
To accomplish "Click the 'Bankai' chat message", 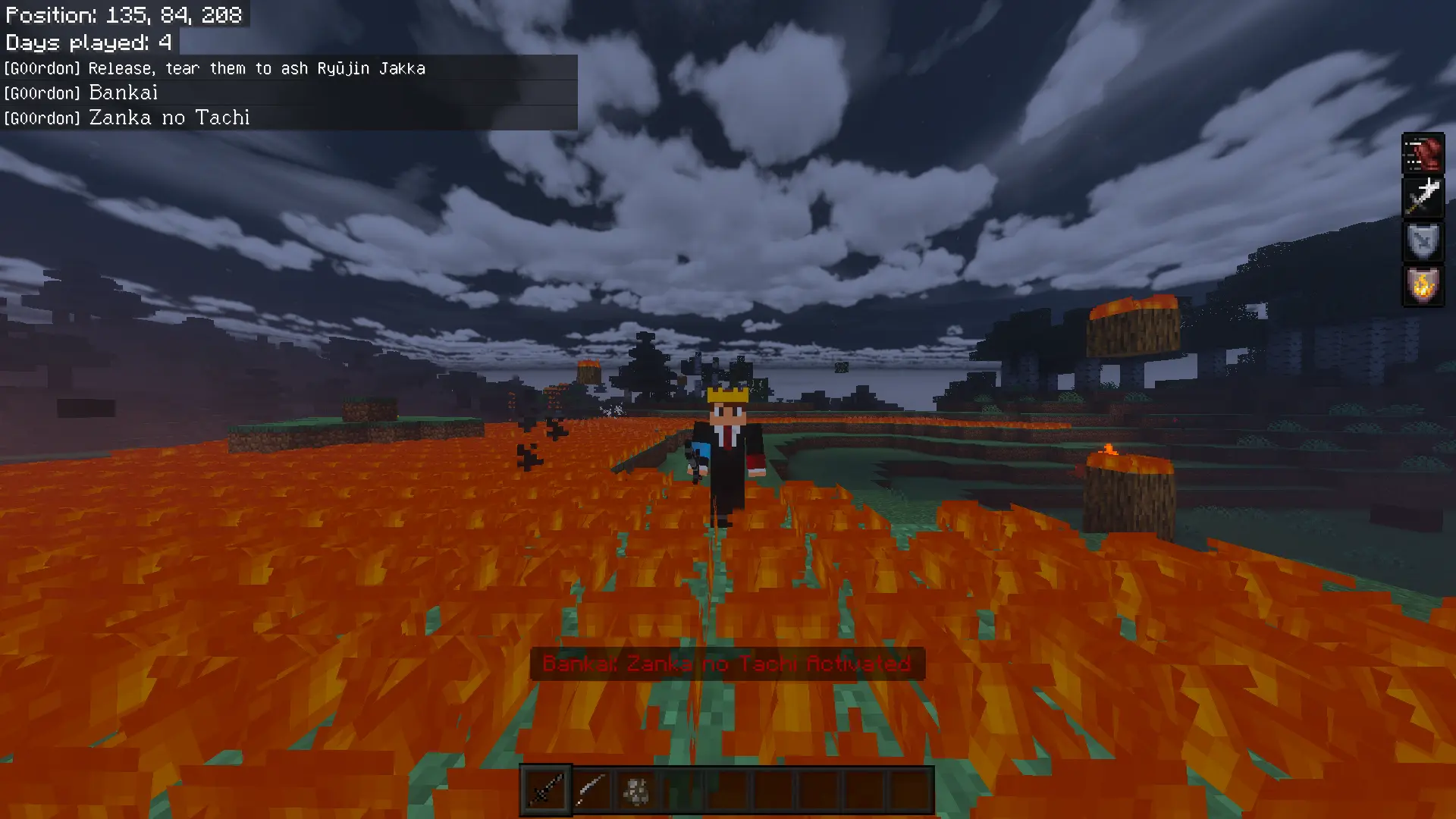I will tap(123, 93).
